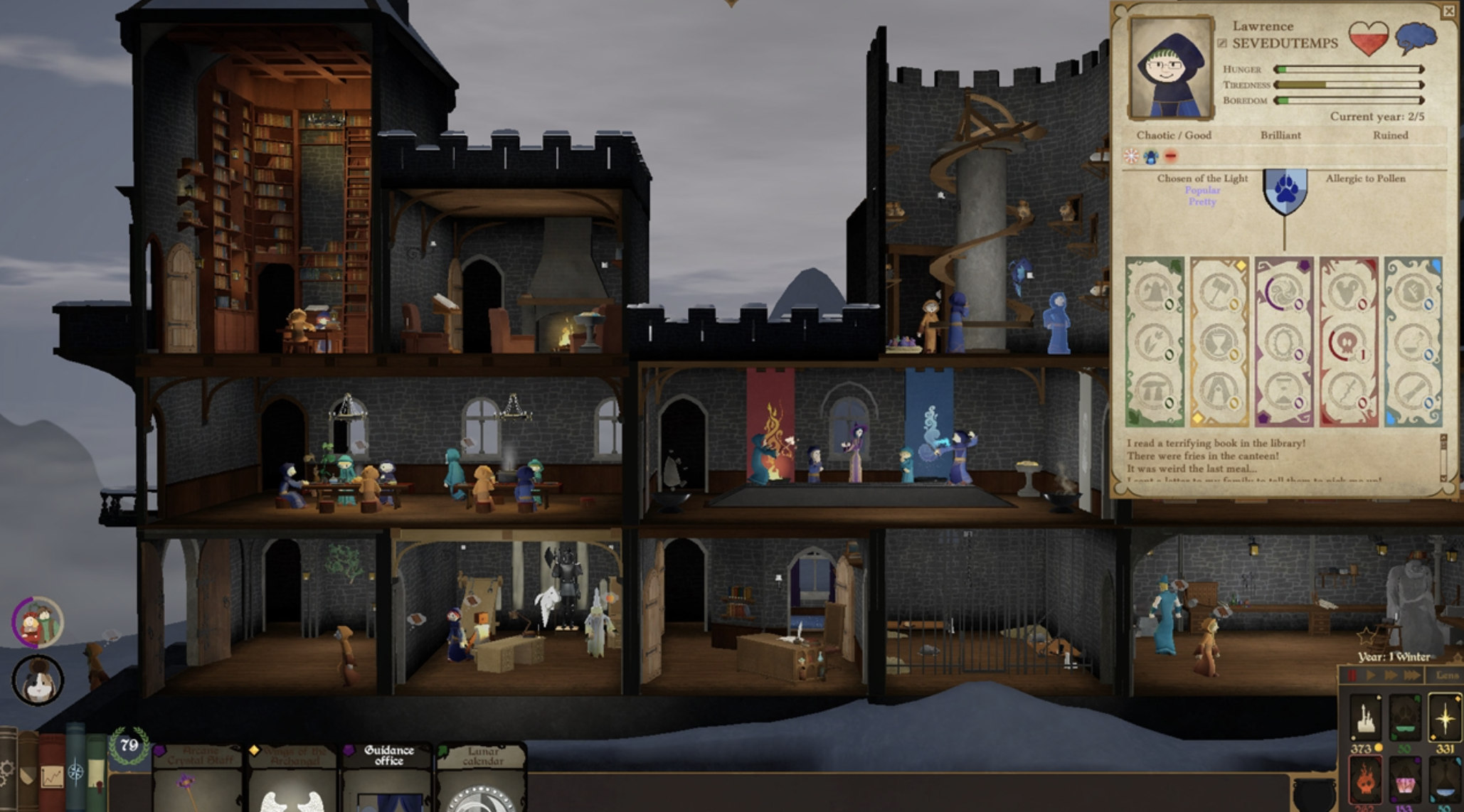
Task: Select the Lunar calendar card
Action: 482,776
